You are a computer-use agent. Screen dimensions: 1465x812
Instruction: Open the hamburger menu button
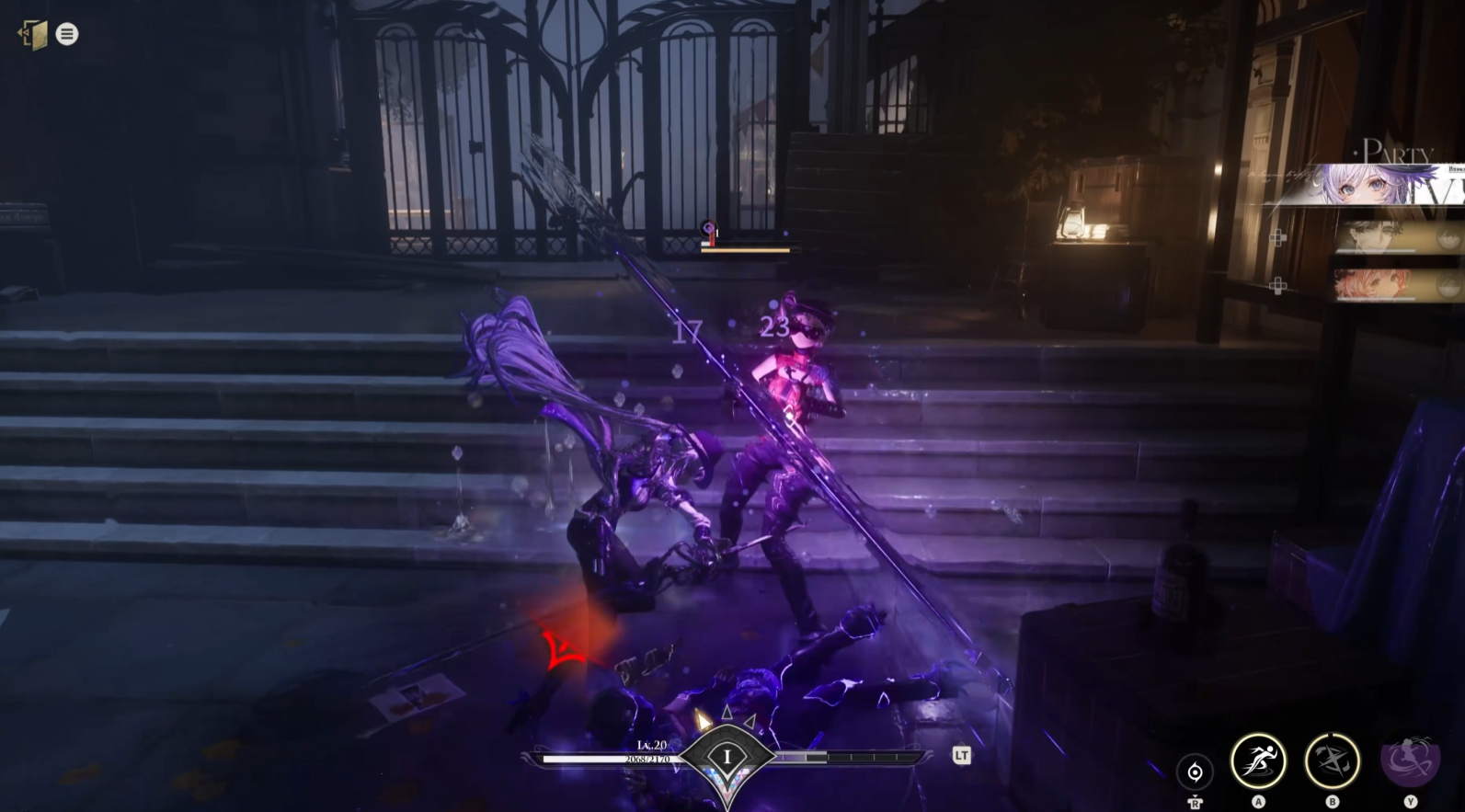tap(67, 34)
